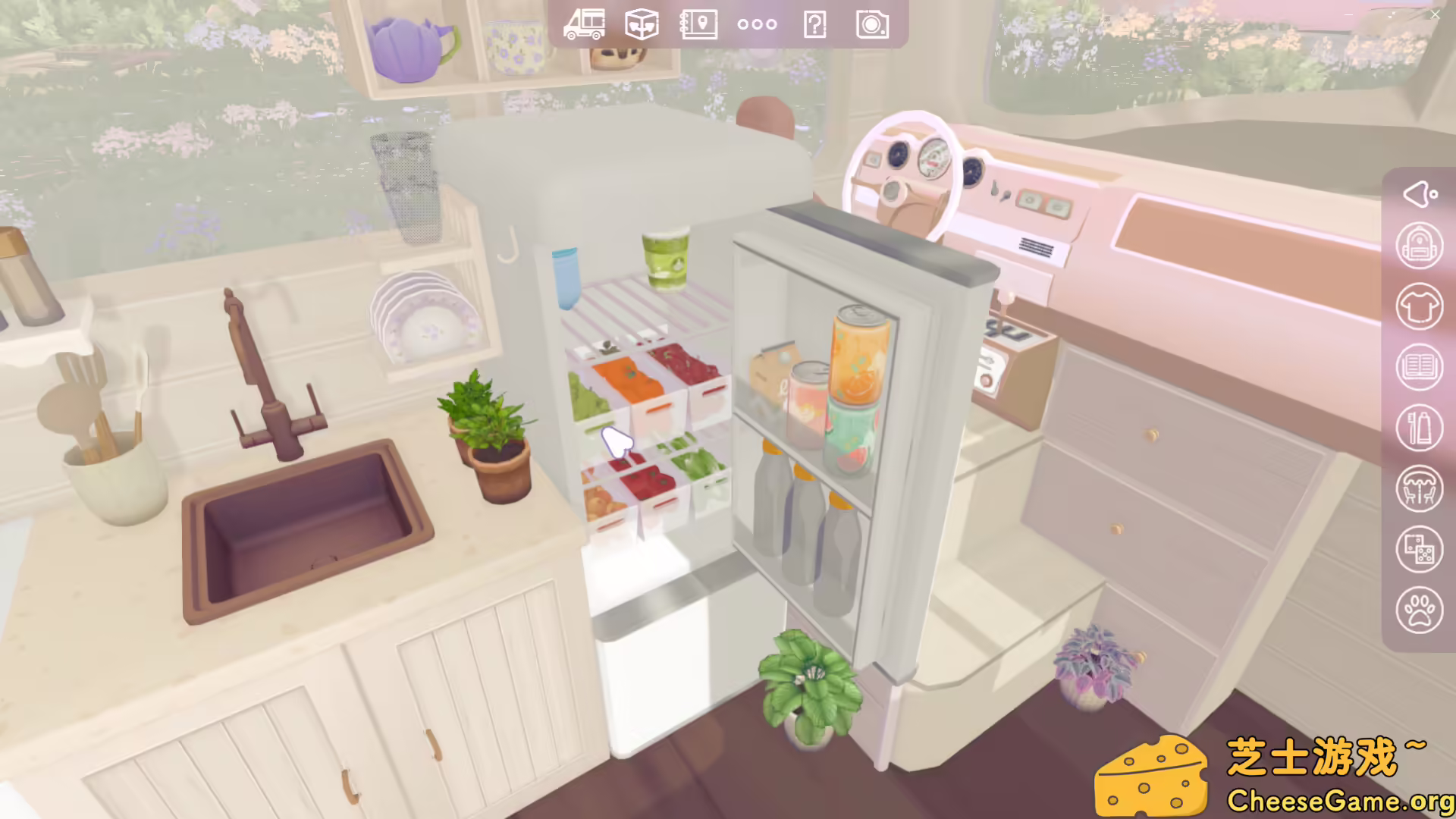
Task: Select the camera photo mode icon
Action: [x=872, y=24]
